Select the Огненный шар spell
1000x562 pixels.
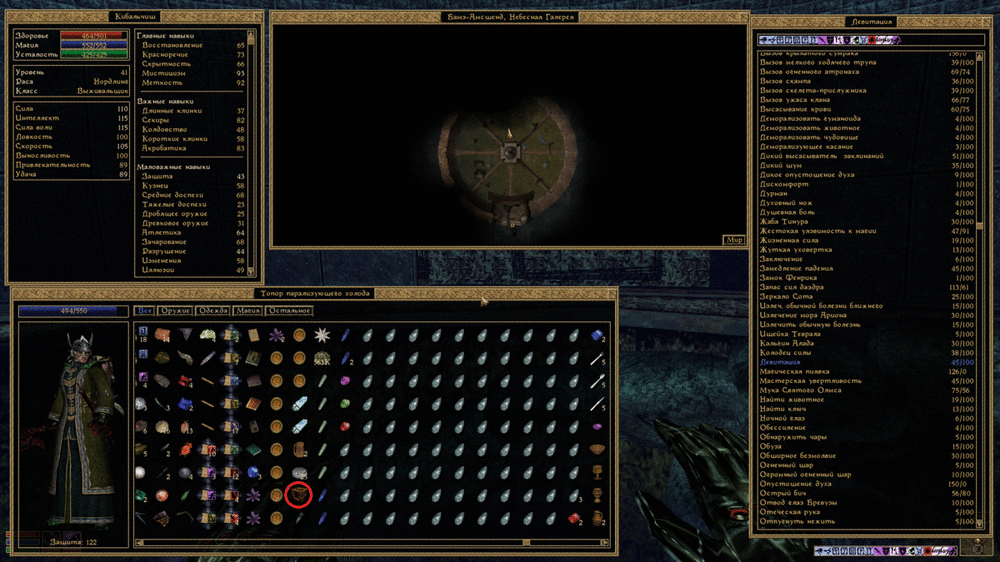point(786,464)
